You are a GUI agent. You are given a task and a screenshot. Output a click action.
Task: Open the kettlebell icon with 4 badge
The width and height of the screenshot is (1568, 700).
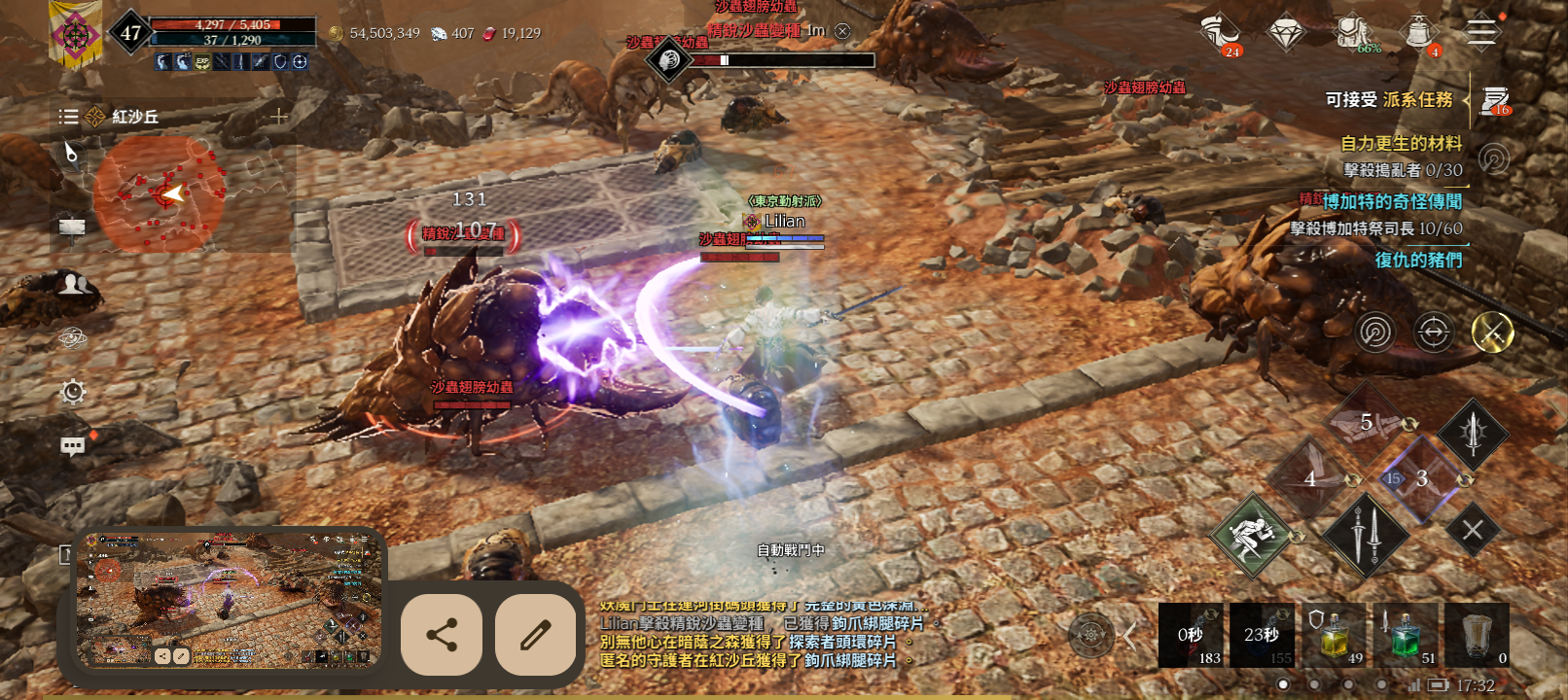coord(1419,33)
